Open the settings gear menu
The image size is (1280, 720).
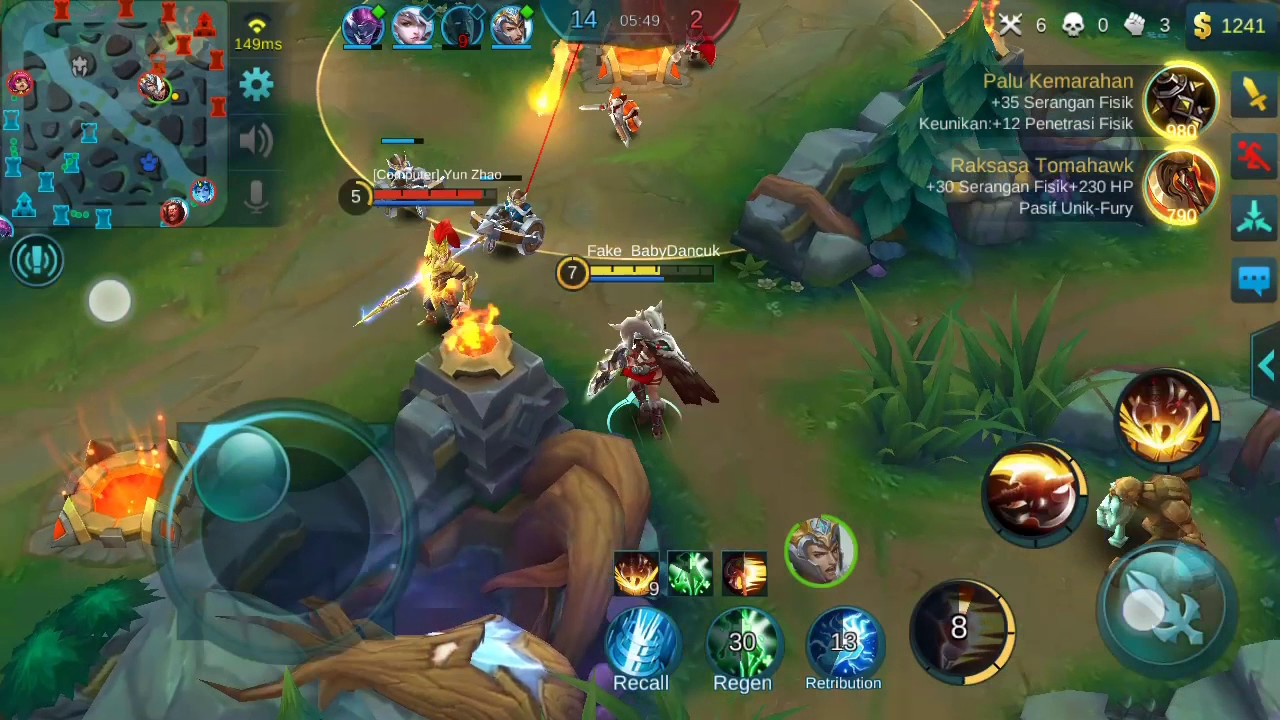pos(256,85)
